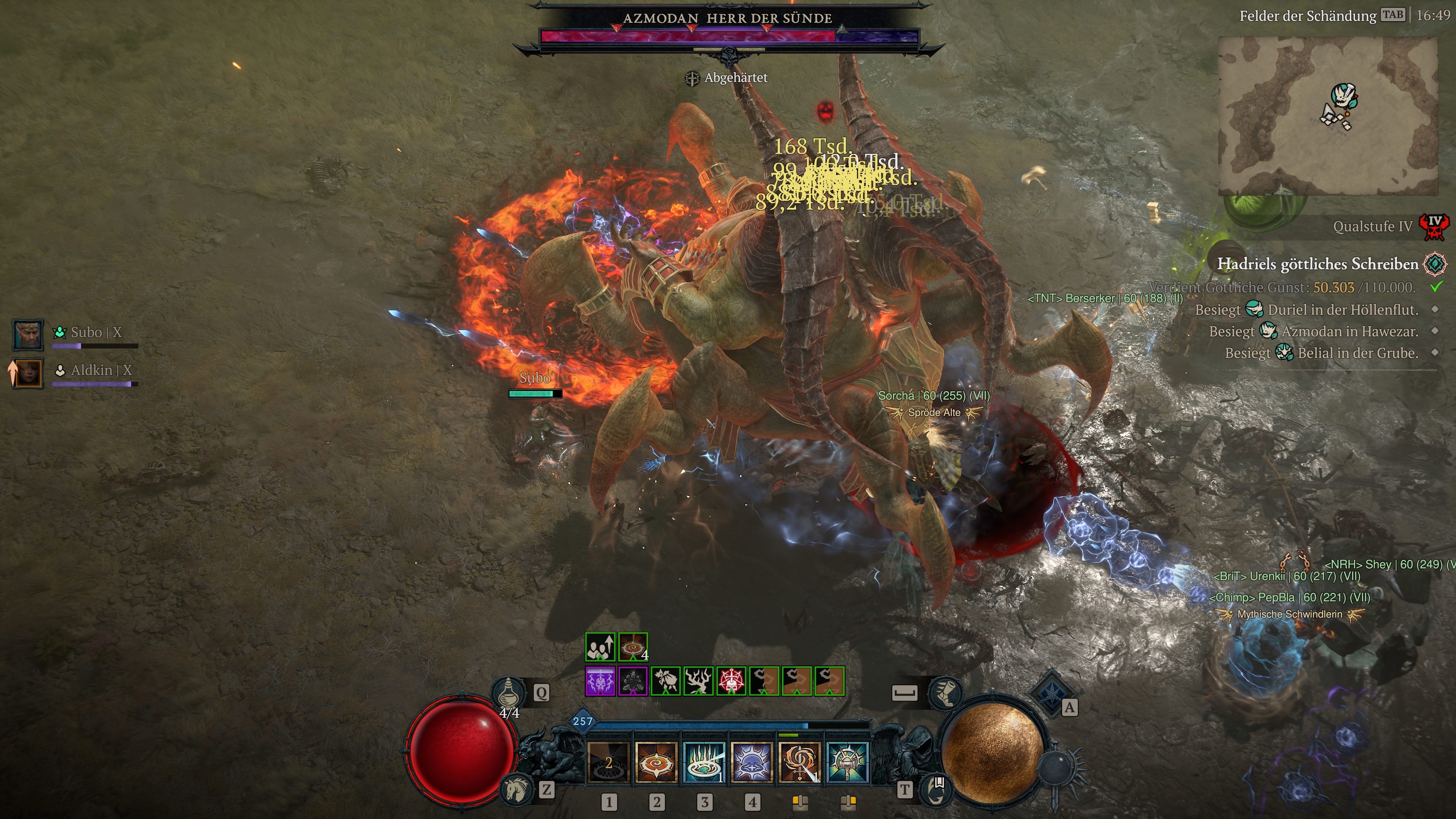Select party member Subo's portrait
This screenshot has height=819, width=1456.
click(28, 334)
